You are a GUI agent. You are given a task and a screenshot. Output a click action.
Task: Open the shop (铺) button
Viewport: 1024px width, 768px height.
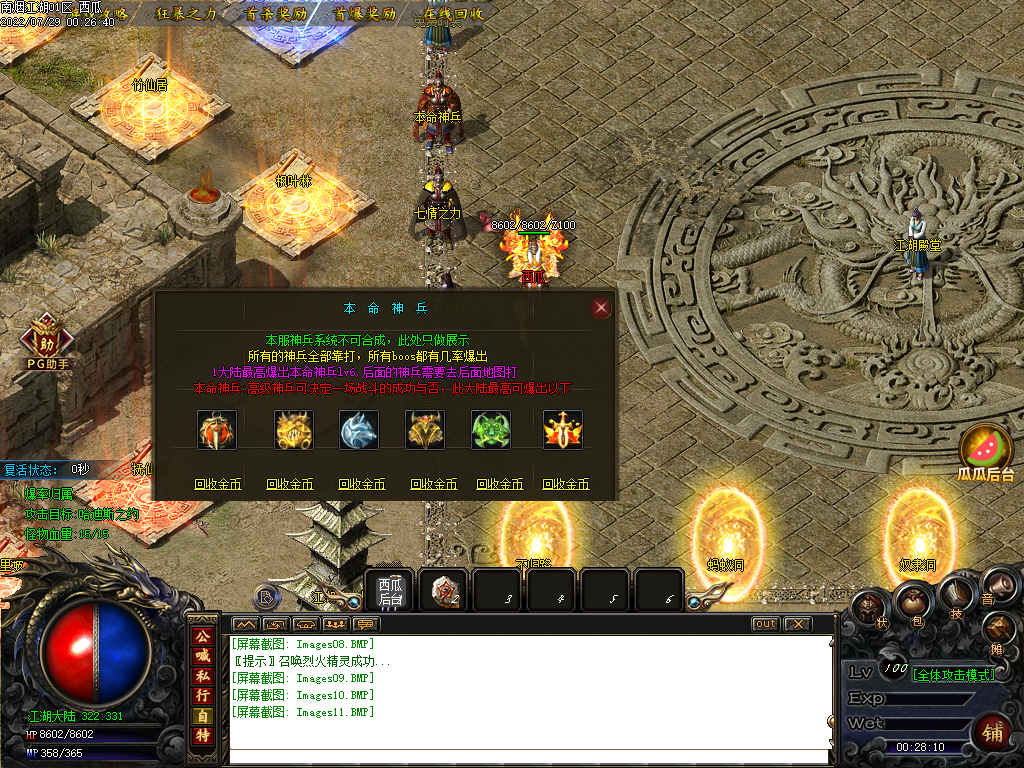point(992,733)
